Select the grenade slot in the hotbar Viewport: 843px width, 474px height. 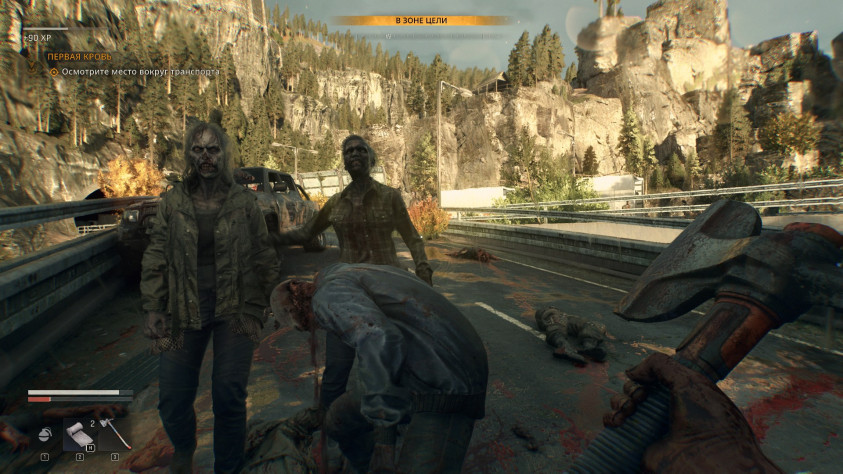45,435
